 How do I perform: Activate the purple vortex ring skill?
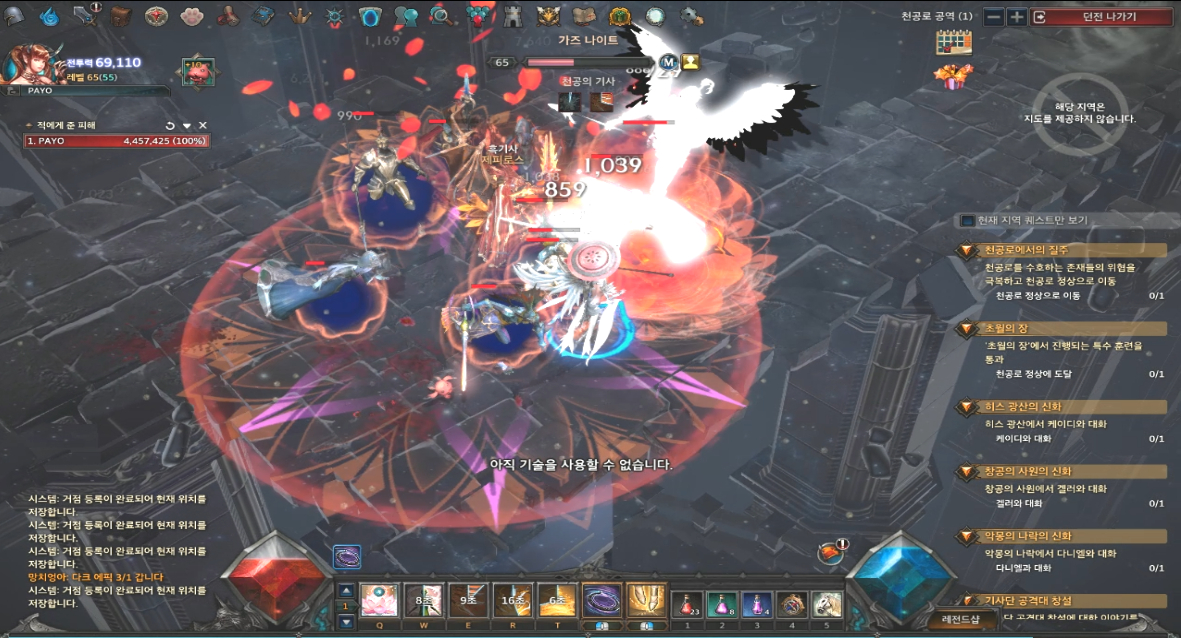pyautogui.click(x=602, y=602)
